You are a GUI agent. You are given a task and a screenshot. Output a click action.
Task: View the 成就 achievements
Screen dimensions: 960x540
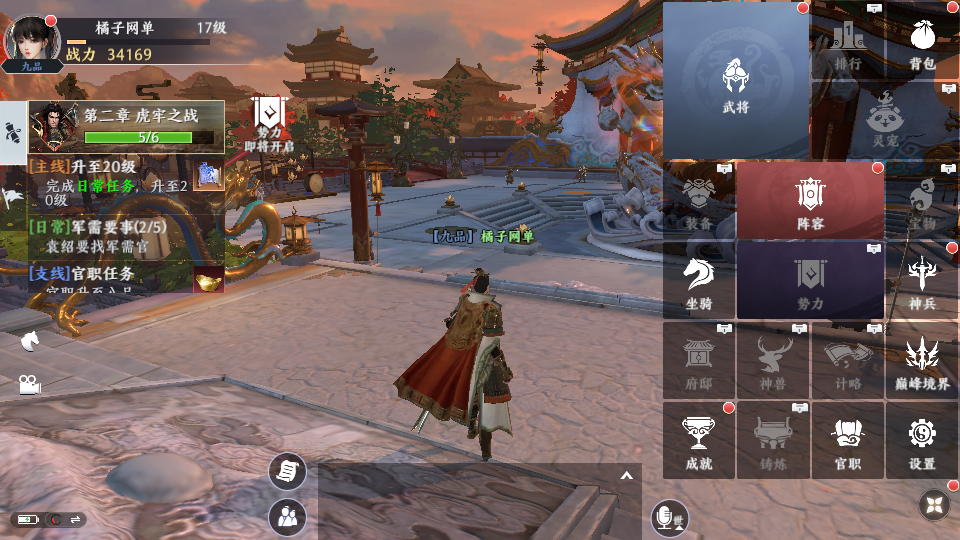pyautogui.click(x=698, y=441)
